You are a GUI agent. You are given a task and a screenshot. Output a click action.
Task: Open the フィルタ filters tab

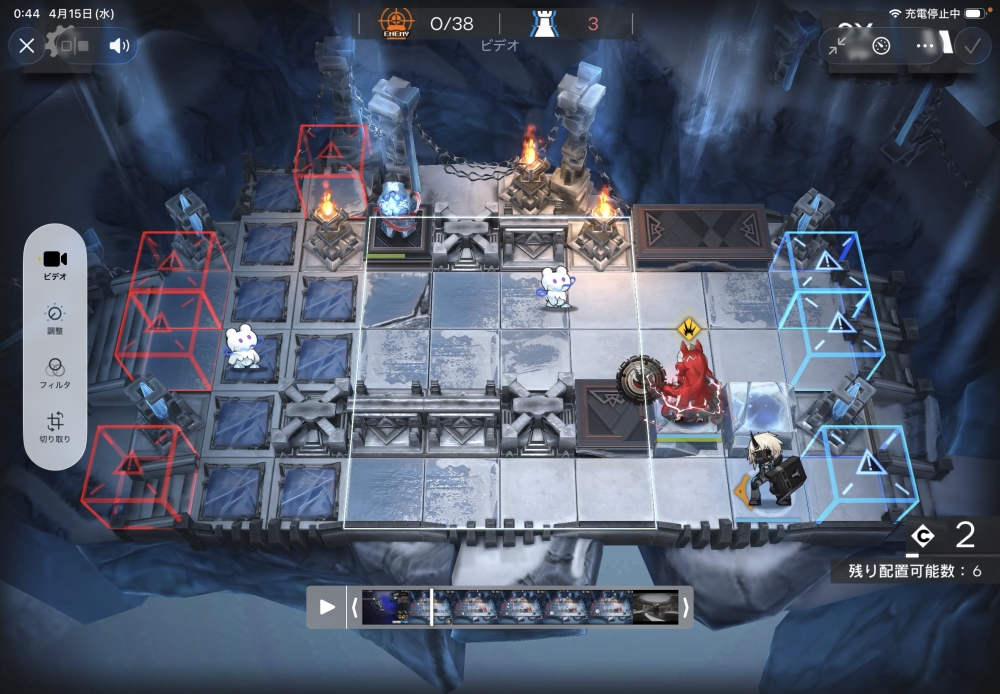[x=55, y=374]
